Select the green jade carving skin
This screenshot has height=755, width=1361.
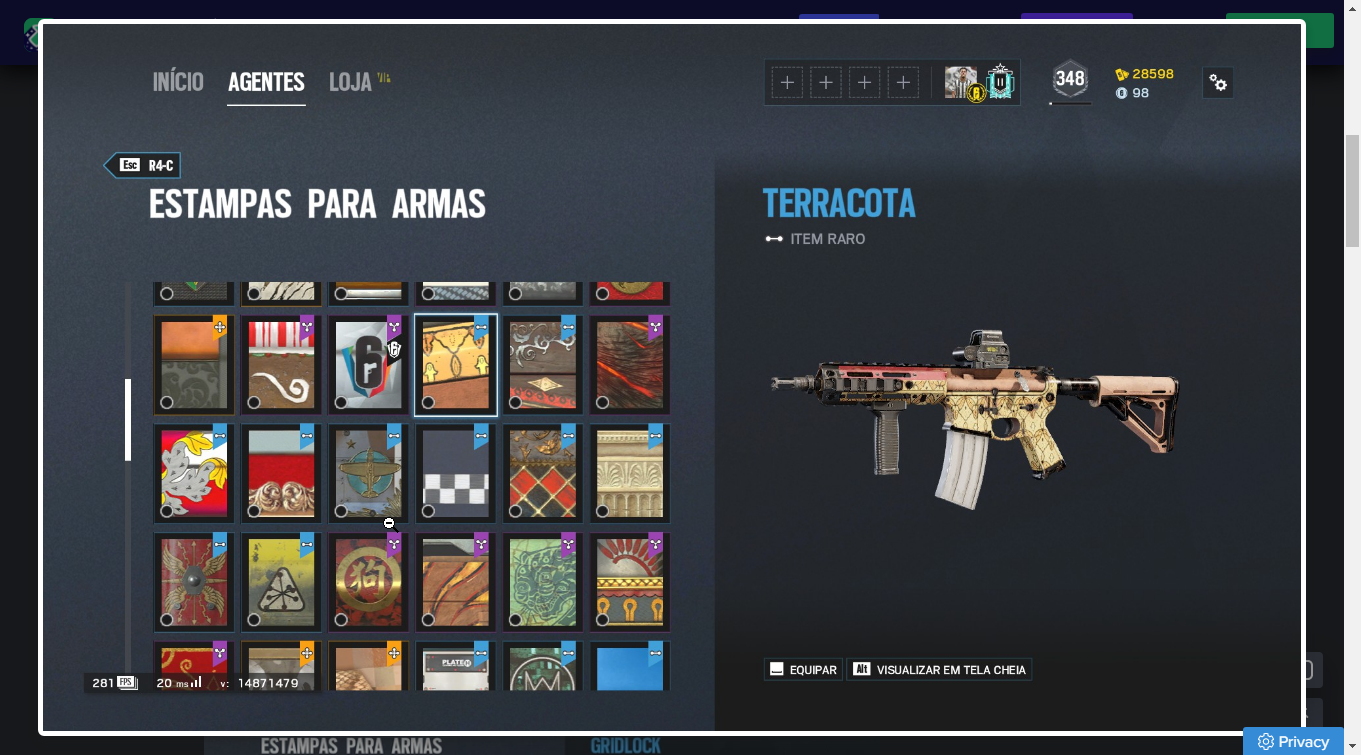point(542,581)
